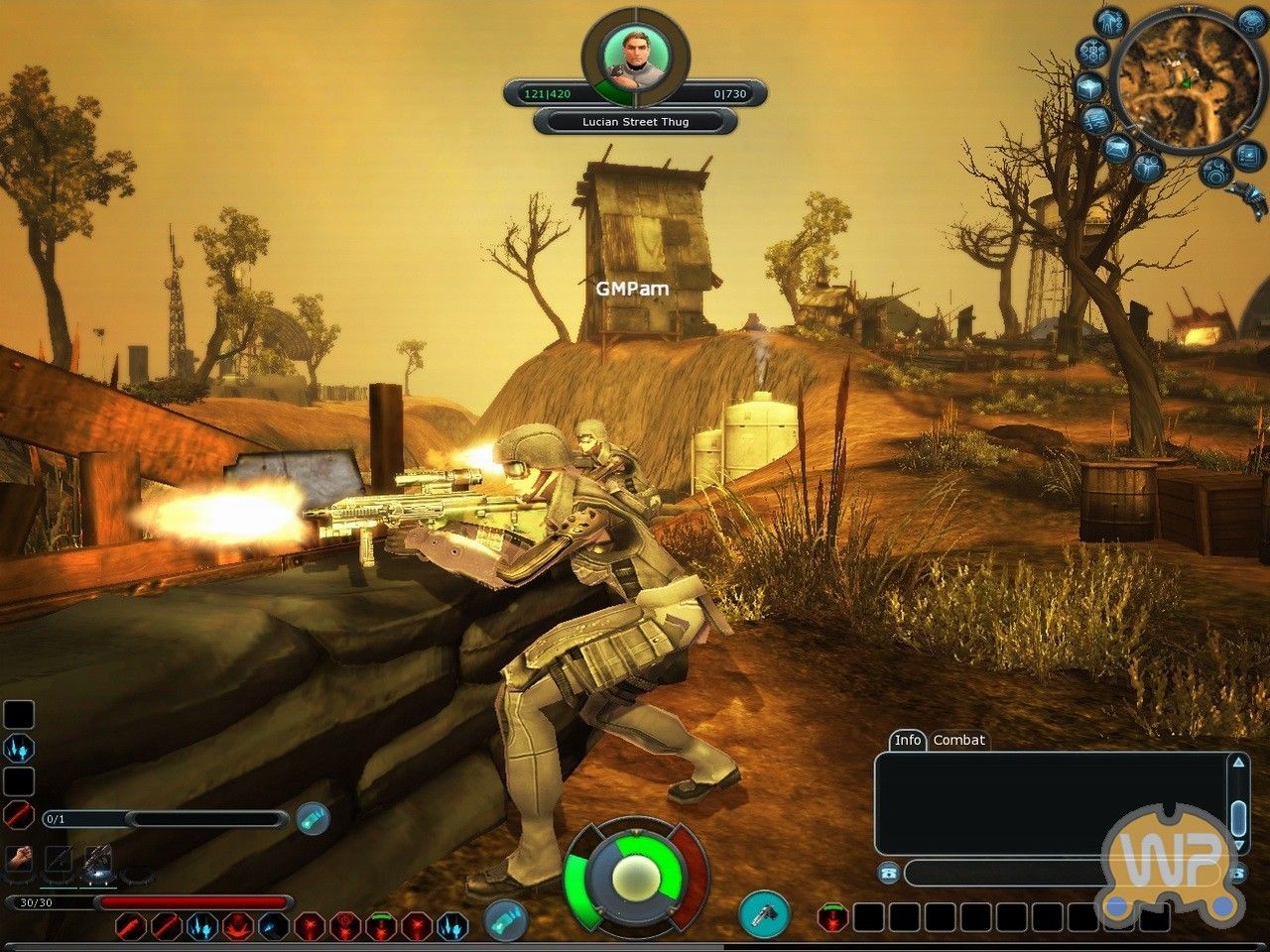The width and height of the screenshot is (1270, 952).
Task: Open the mail envelope icon near the minimap
Action: tap(1118, 147)
